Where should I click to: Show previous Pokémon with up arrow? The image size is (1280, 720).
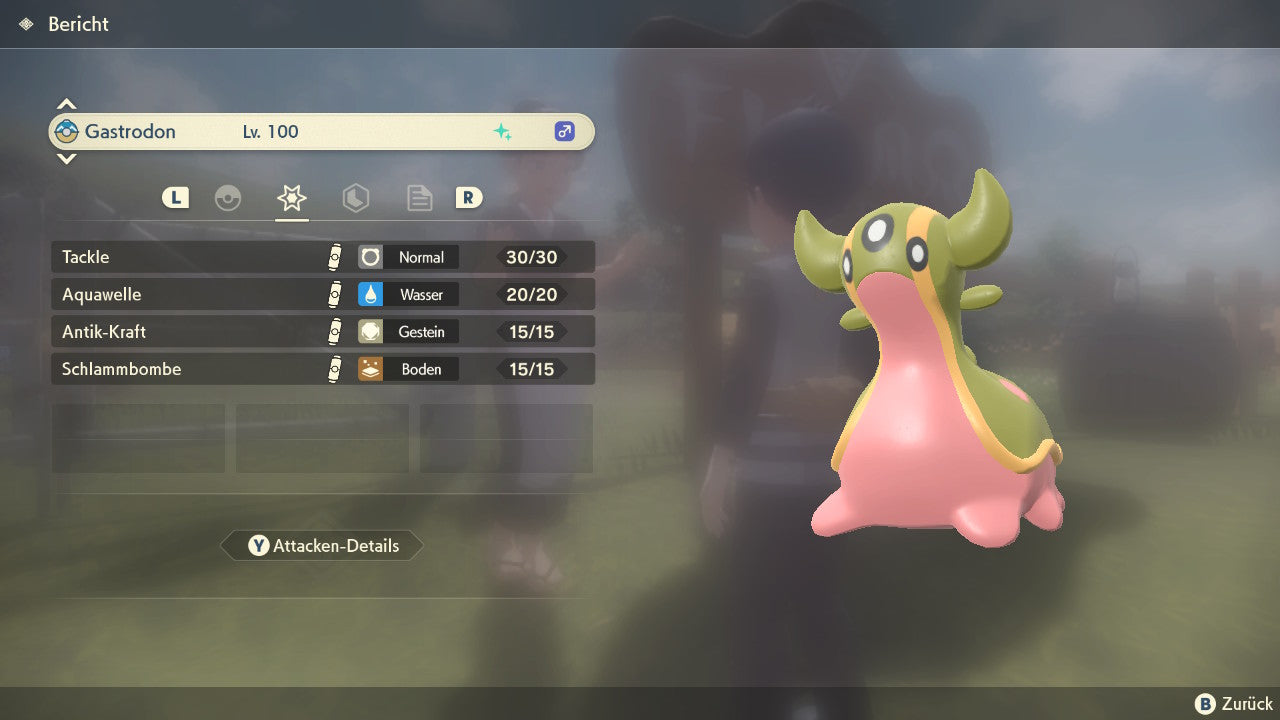(x=66, y=104)
